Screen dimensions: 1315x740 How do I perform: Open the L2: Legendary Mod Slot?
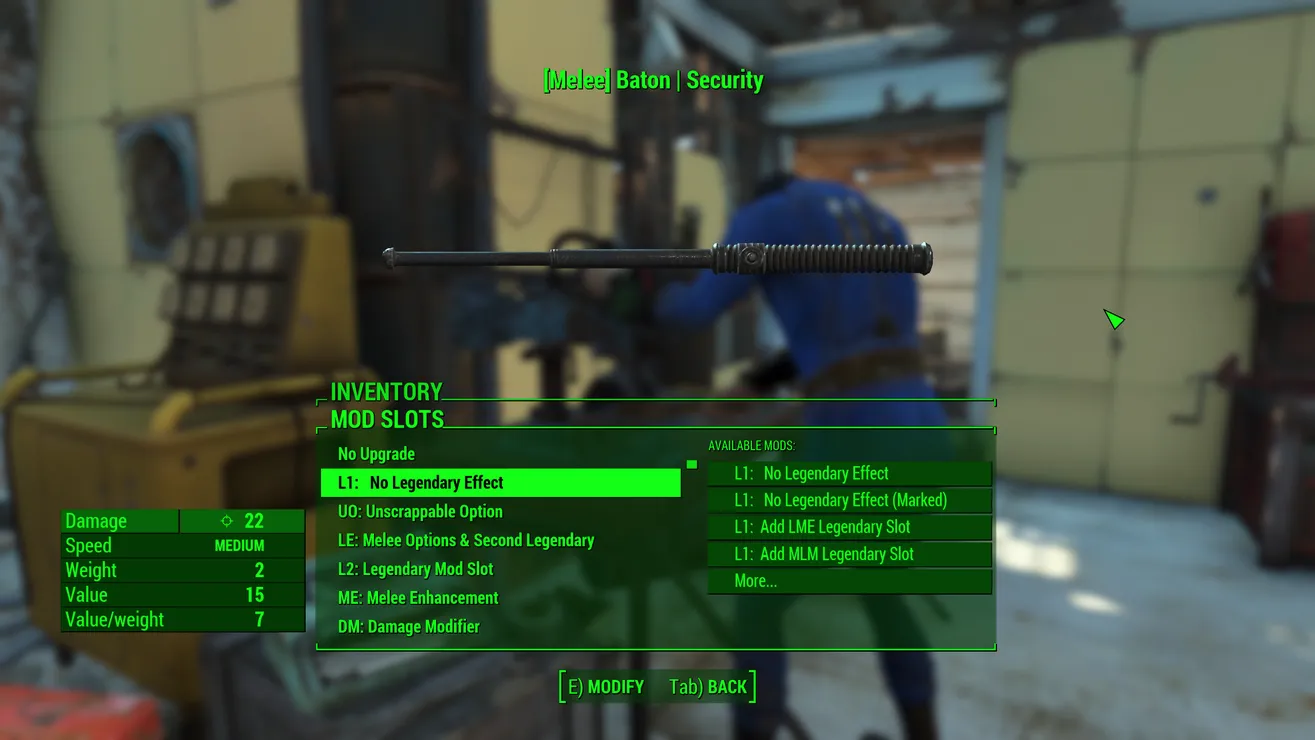click(x=416, y=569)
